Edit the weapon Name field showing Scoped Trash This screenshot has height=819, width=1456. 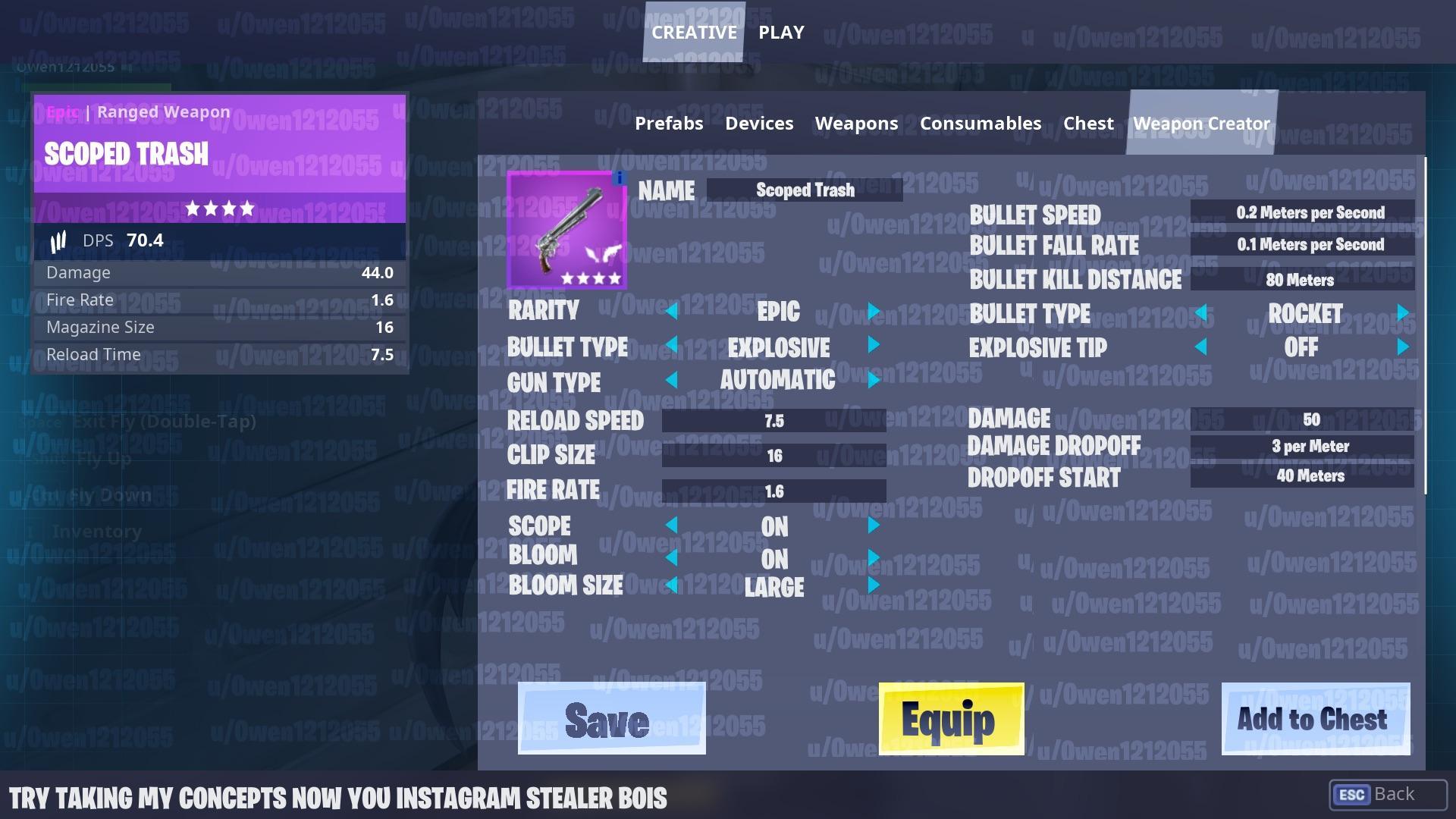[804, 190]
